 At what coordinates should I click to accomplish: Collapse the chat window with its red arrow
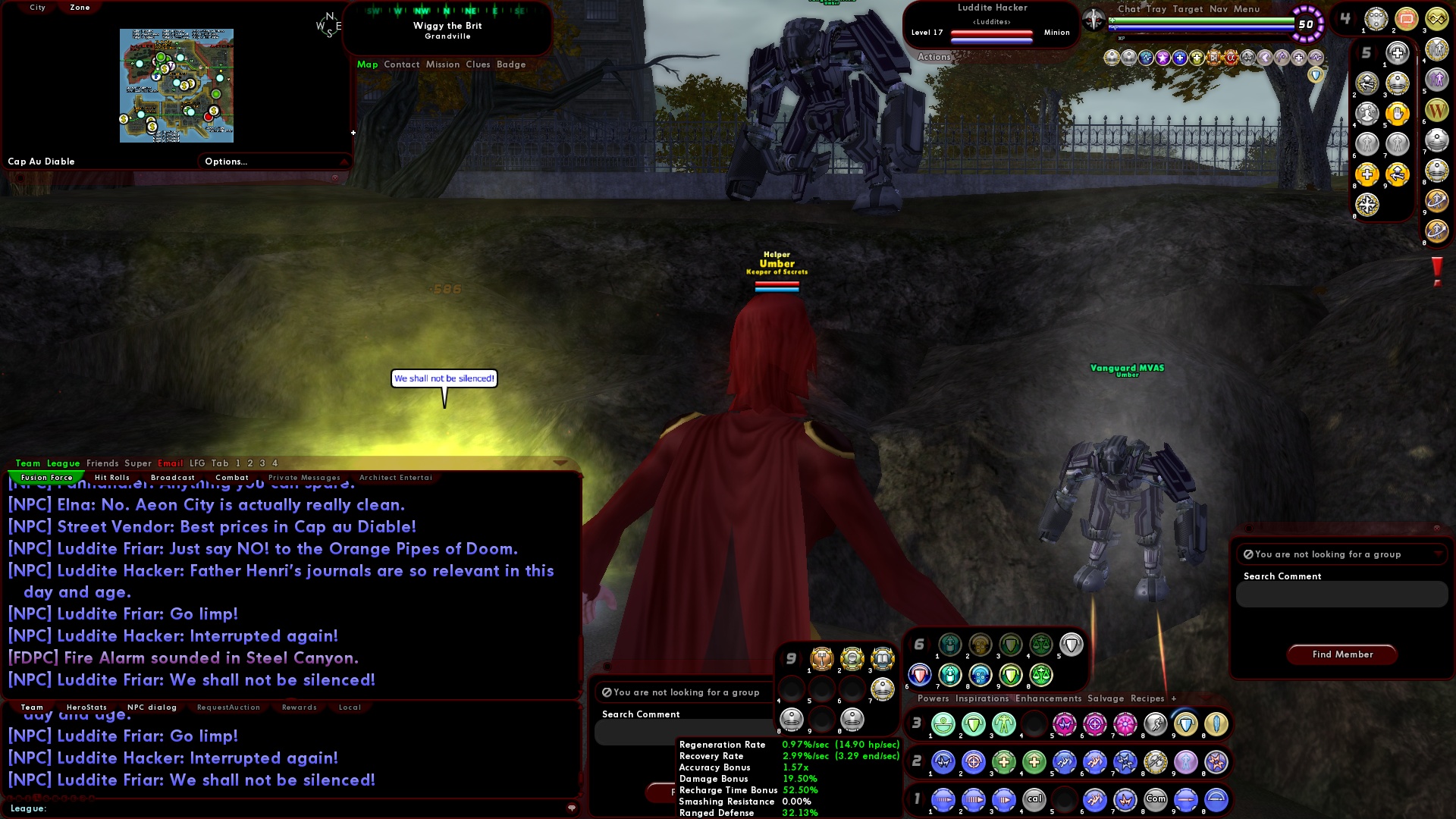click(x=561, y=462)
